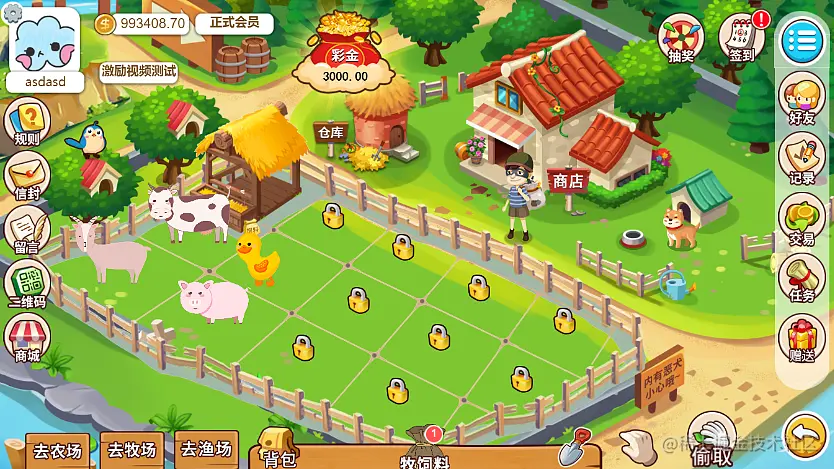Open the 记录 records panel
This screenshot has width=834, height=469.
tap(801, 160)
